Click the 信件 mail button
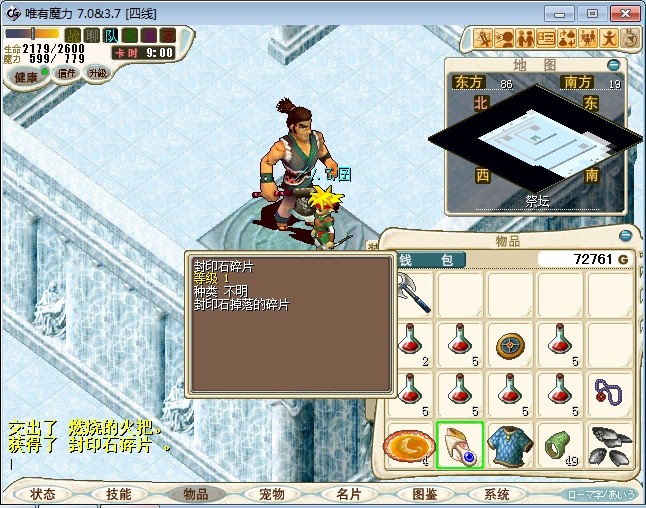This screenshot has width=646, height=508. (66, 74)
